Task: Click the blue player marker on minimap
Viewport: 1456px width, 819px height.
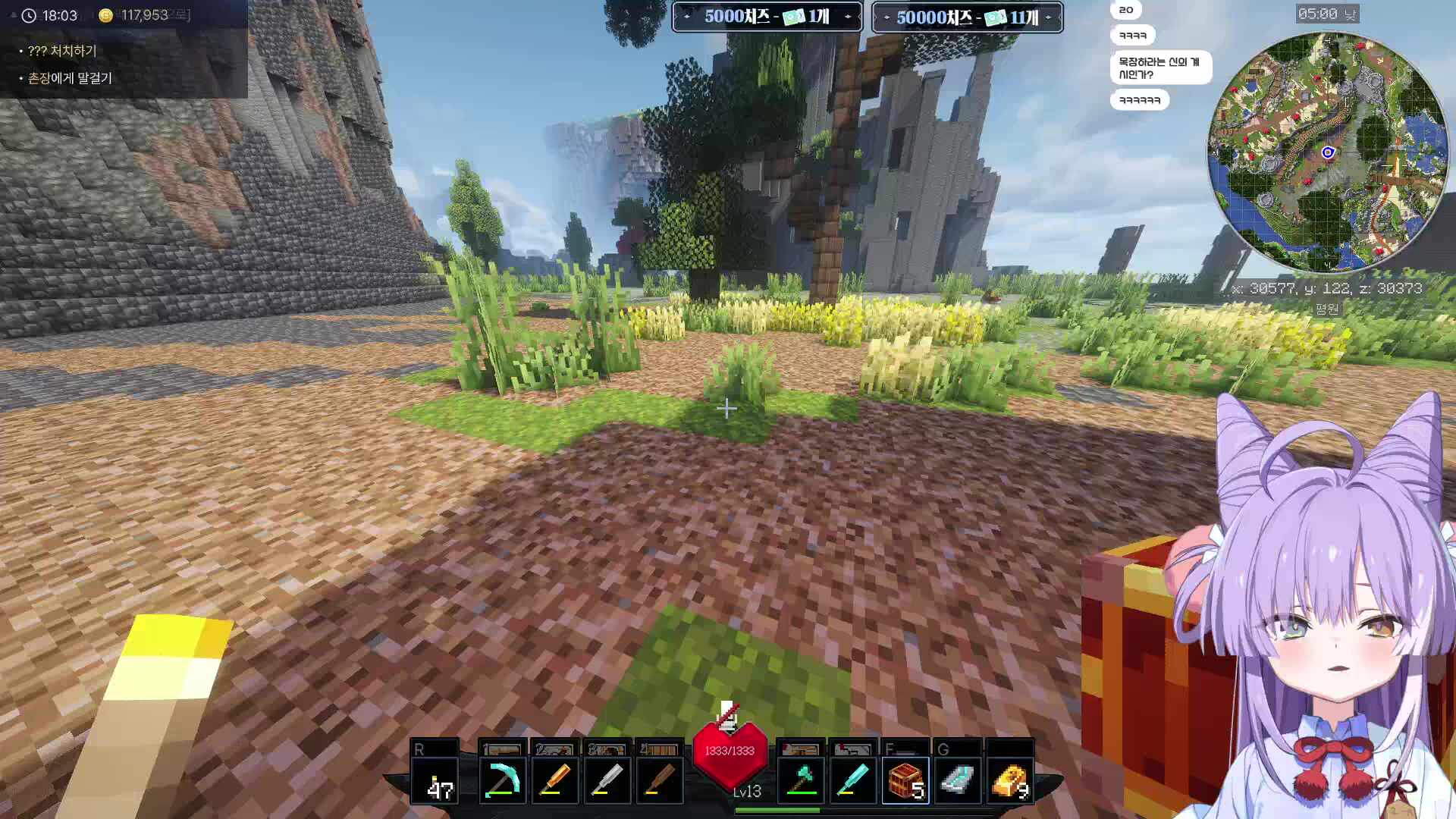Action: 1328,152
